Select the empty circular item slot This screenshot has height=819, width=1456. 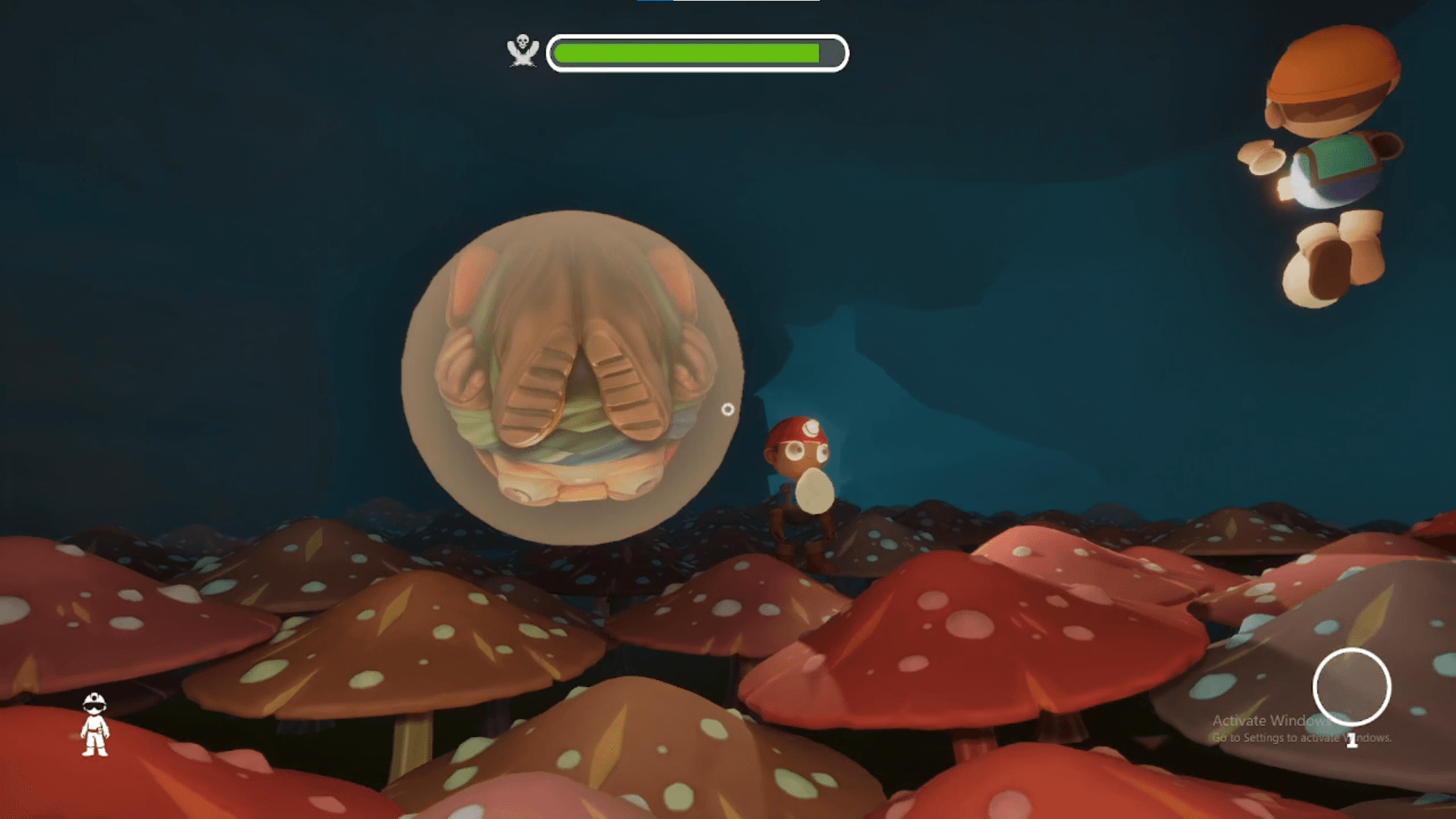pyautogui.click(x=1351, y=687)
